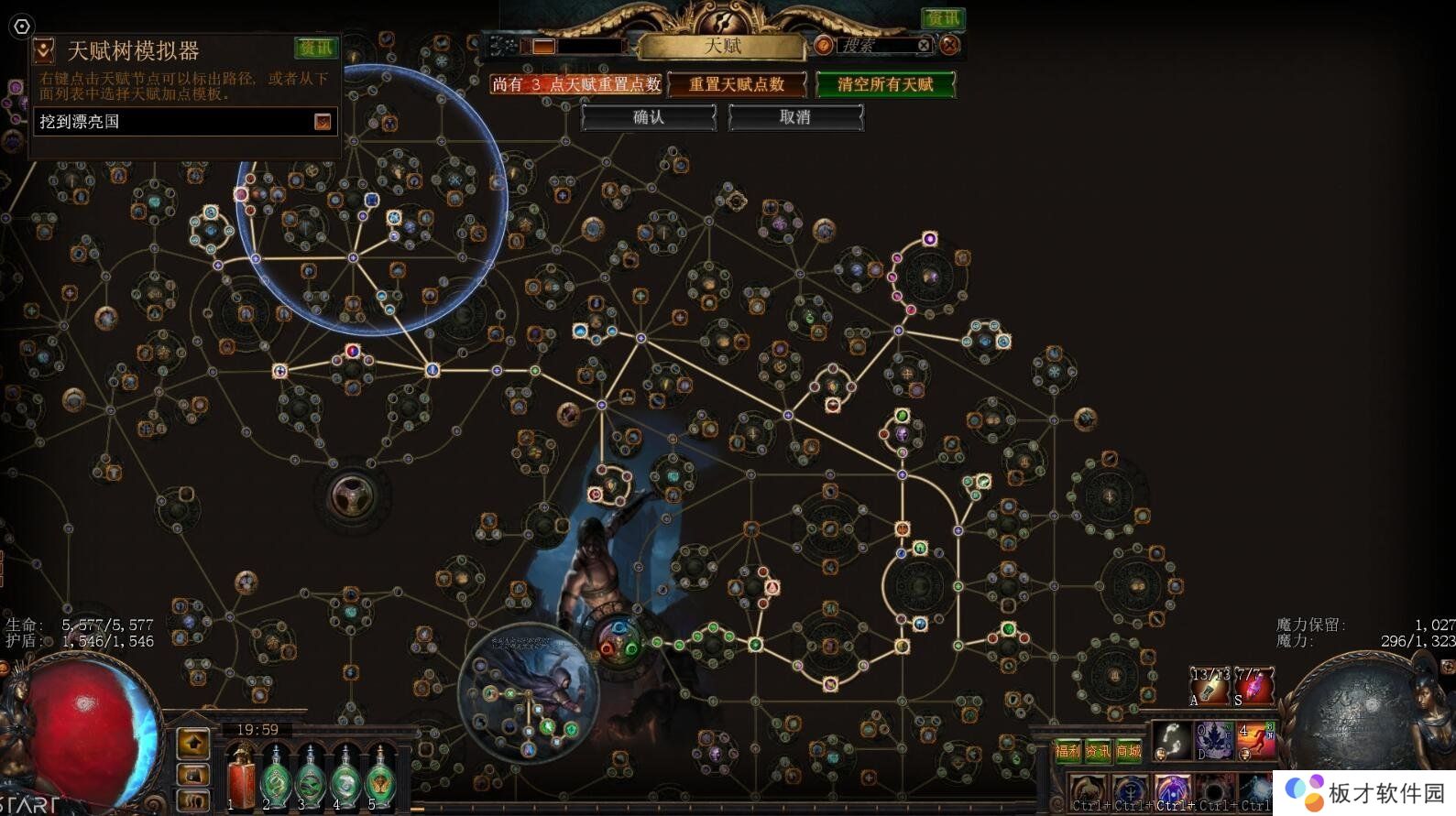Open the talent template dropdown 挖到漂亮国
The height and width of the screenshot is (816, 1456).
tap(323, 122)
